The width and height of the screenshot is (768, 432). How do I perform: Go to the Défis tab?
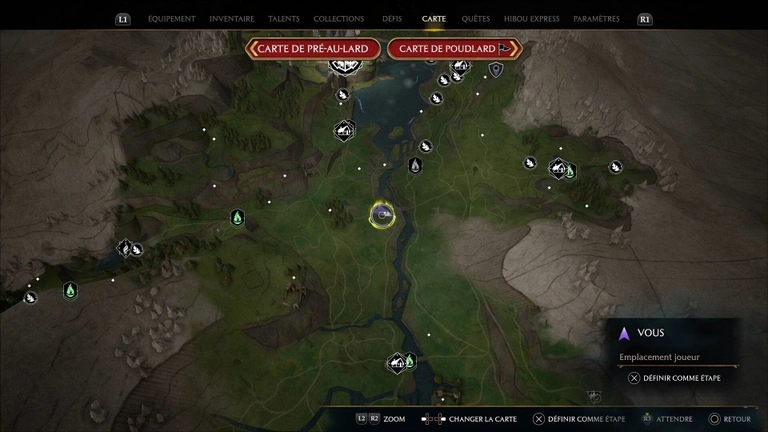tap(392, 19)
